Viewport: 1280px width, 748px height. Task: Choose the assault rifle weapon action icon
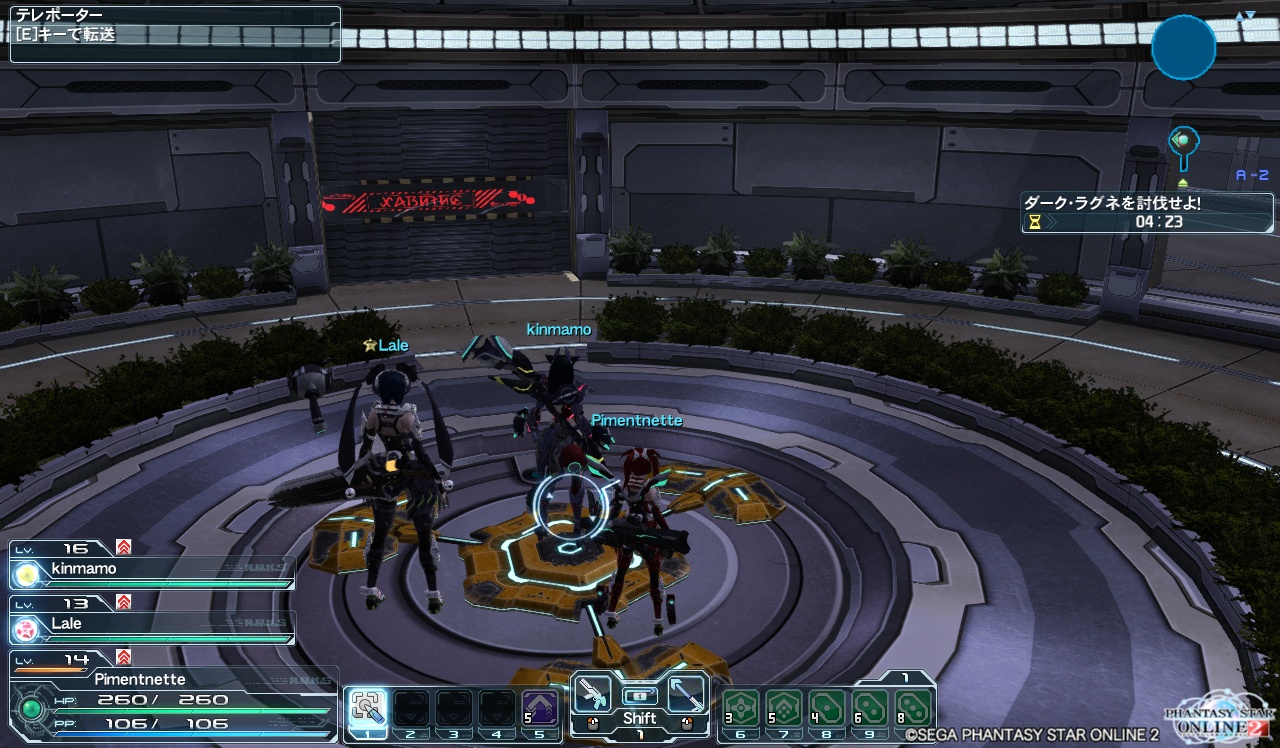point(594,691)
